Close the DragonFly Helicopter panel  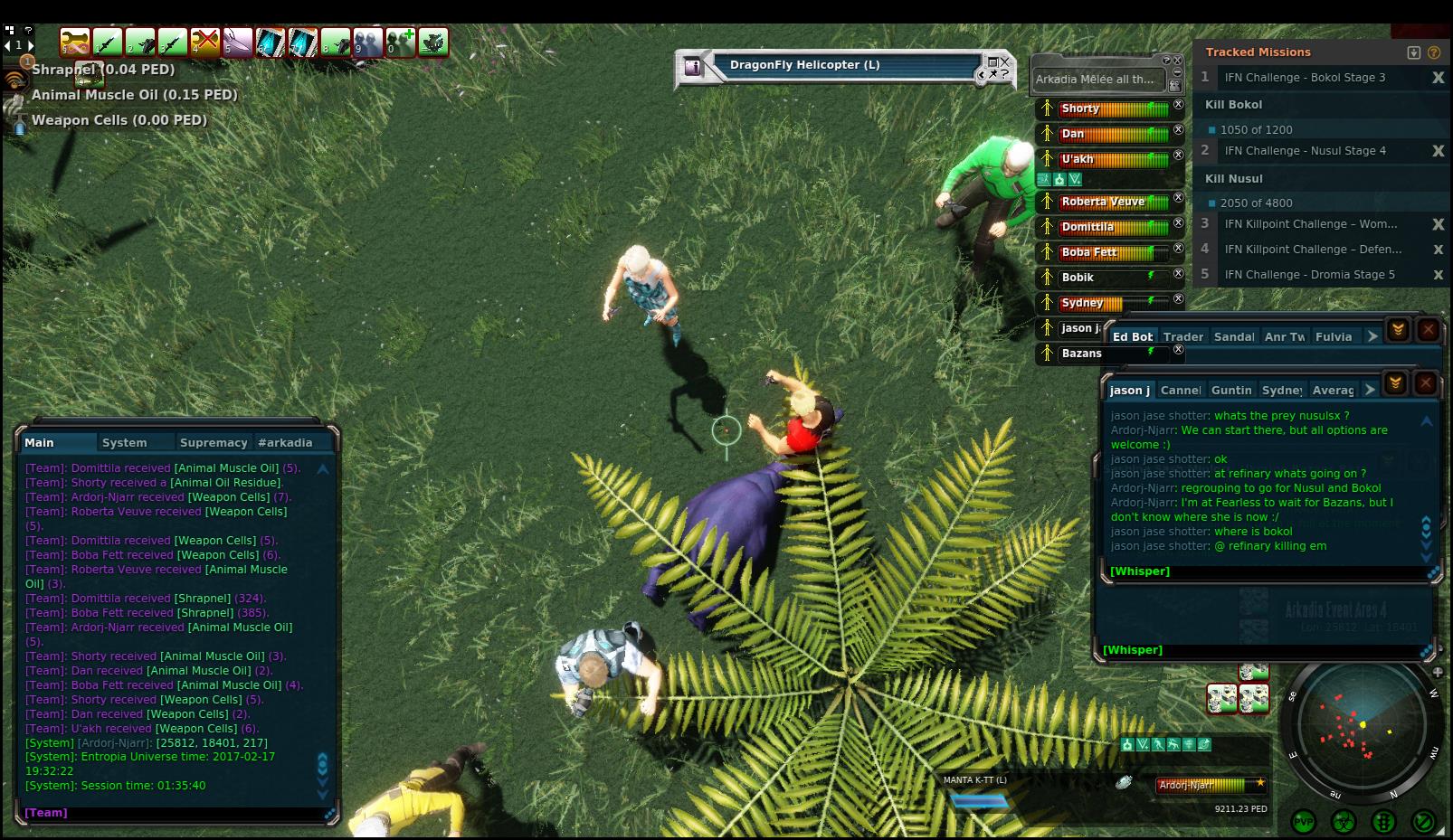(x=1004, y=61)
